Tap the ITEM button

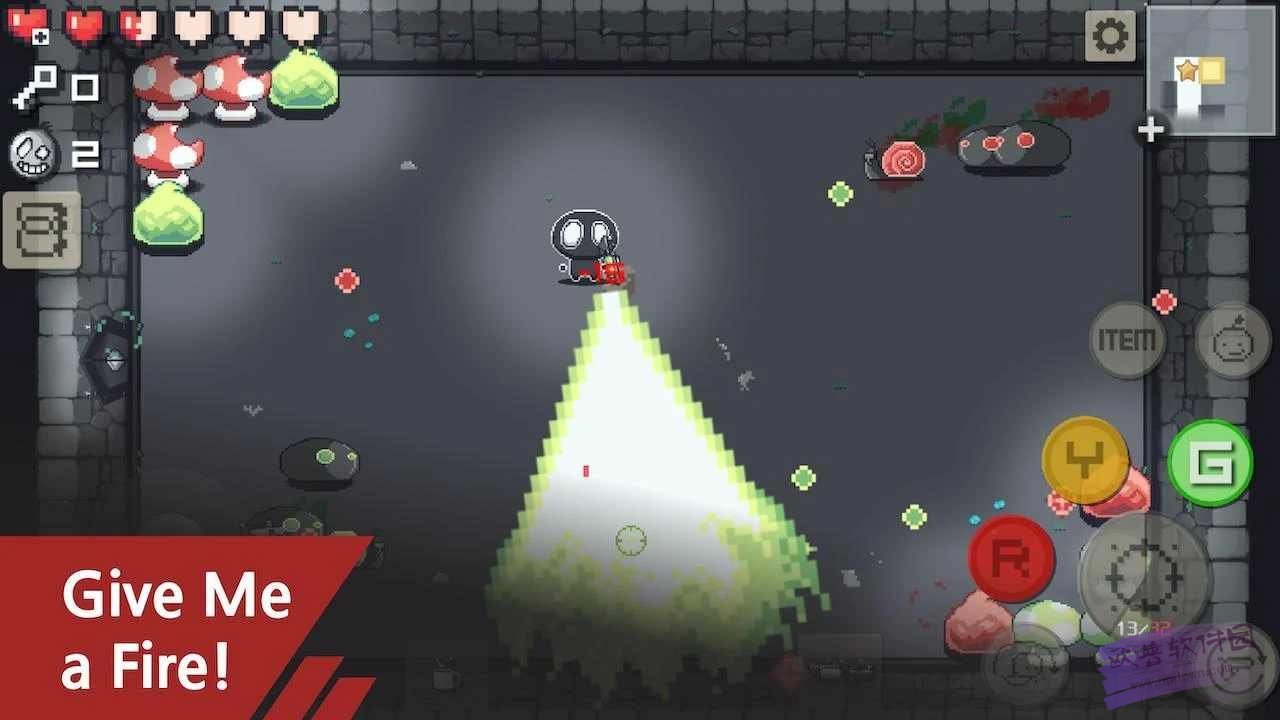(x=1128, y=340)
